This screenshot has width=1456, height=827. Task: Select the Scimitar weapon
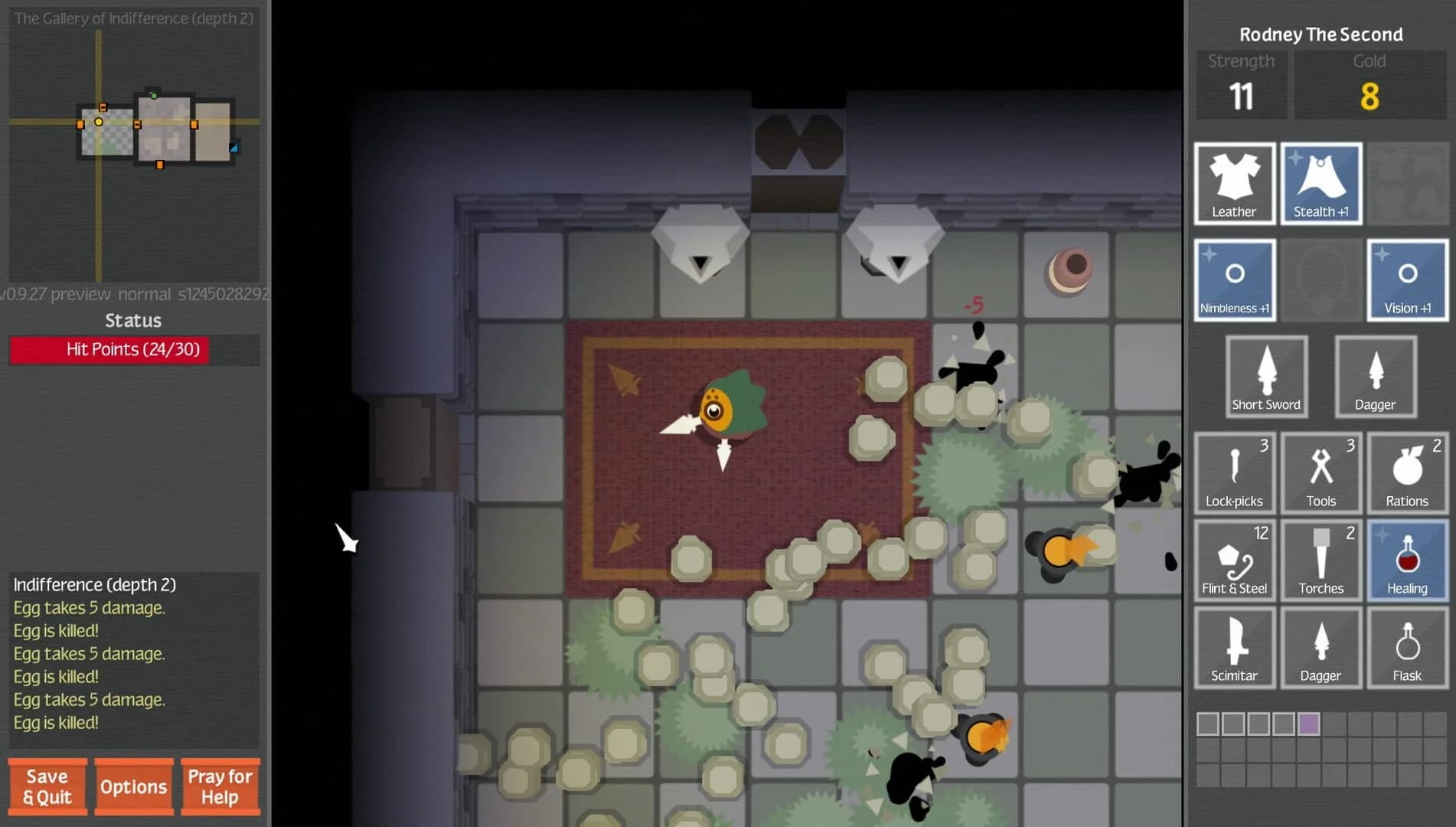[x=1234, y=647]
